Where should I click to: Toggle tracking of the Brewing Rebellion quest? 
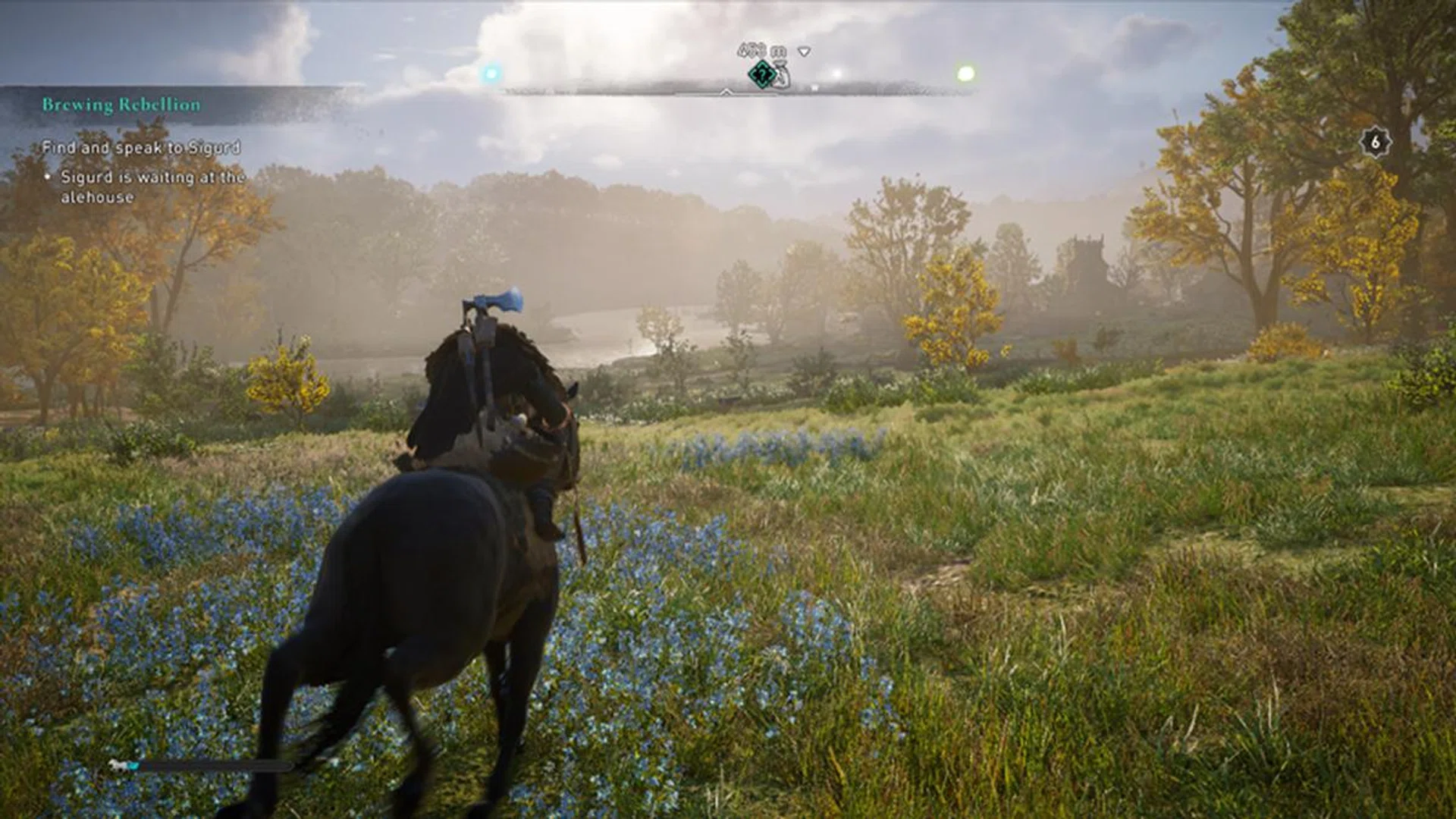click(121, 105)
